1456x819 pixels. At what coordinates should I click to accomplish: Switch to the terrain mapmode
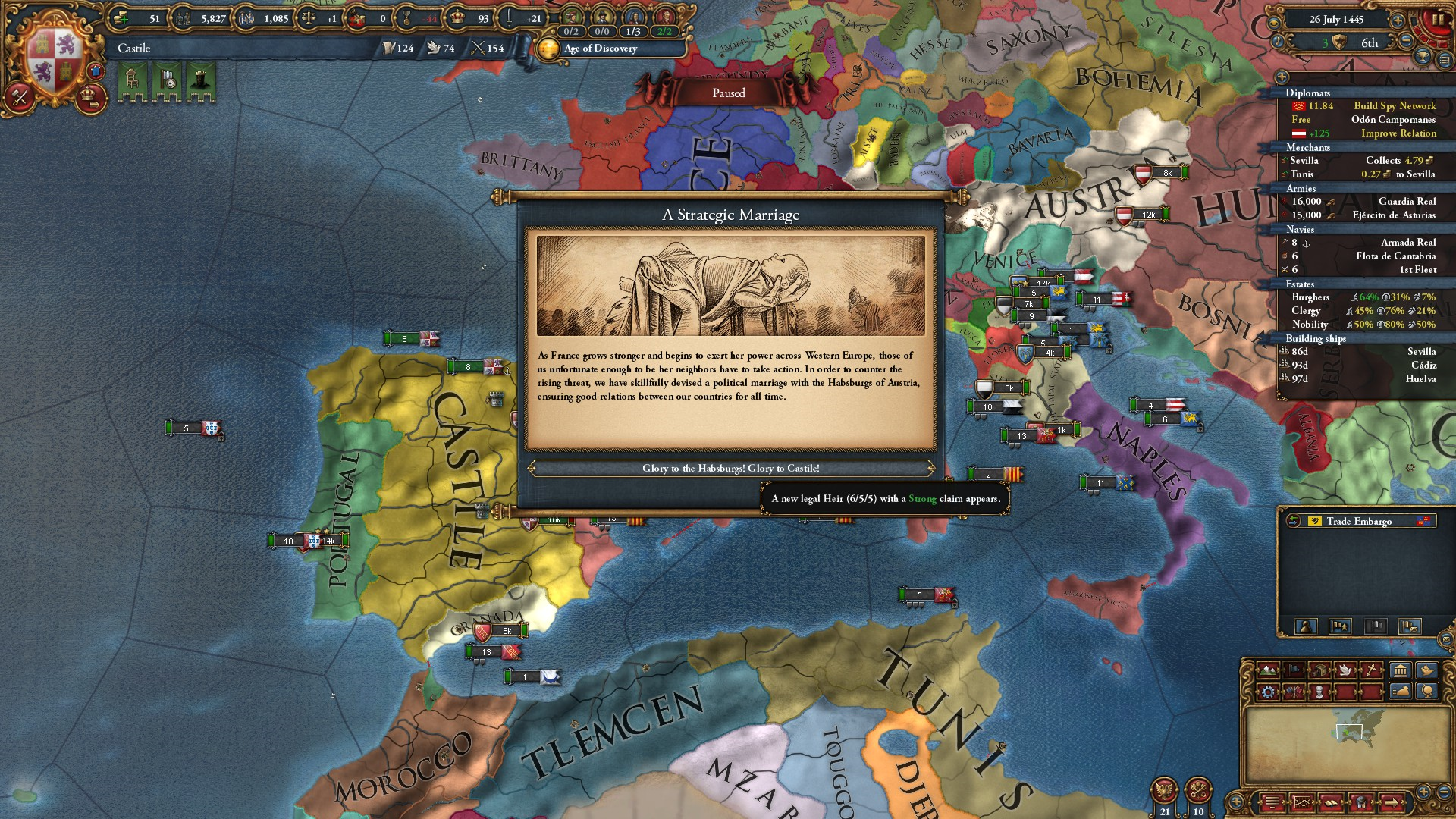[1268, 670]
